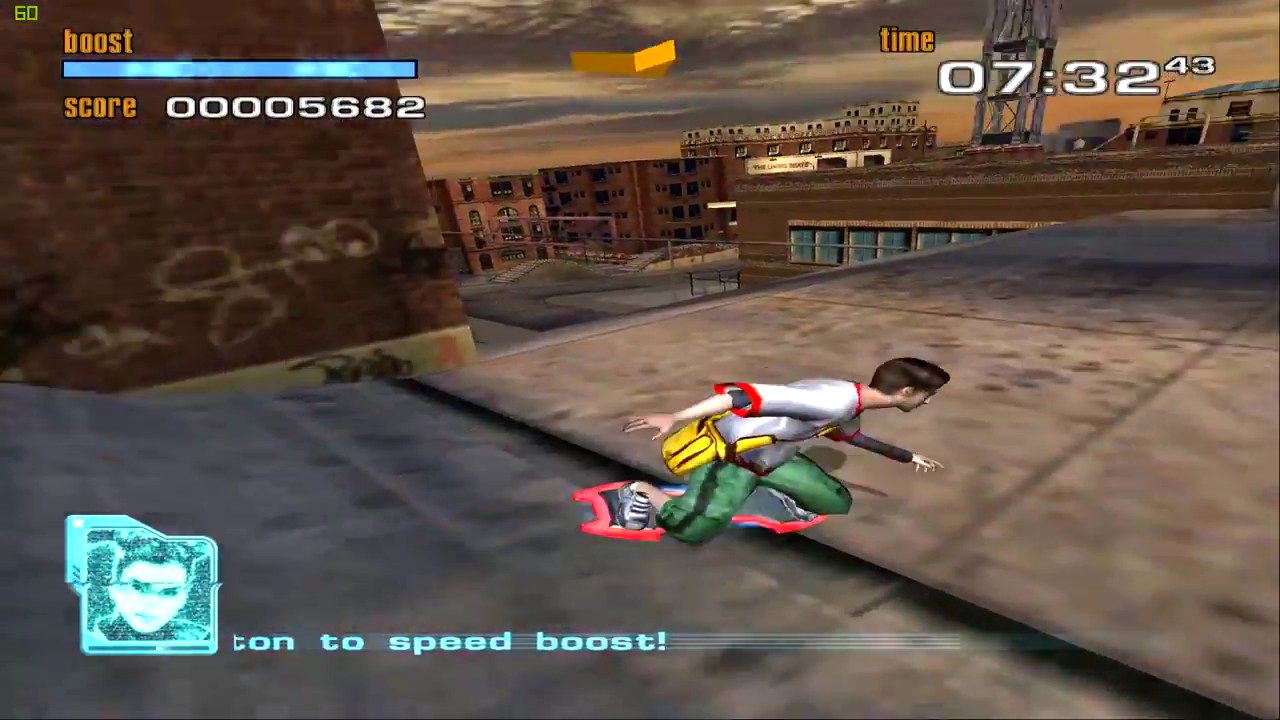The image size is (1280, 720).
Task: Toggle the green 60 FPS counter
Action: coord(25,14)
